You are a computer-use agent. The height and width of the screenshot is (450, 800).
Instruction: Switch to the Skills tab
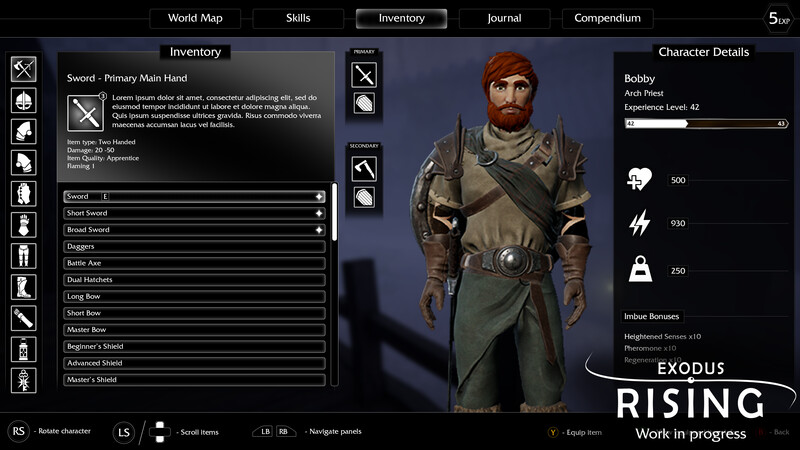(x=297, y=18)
